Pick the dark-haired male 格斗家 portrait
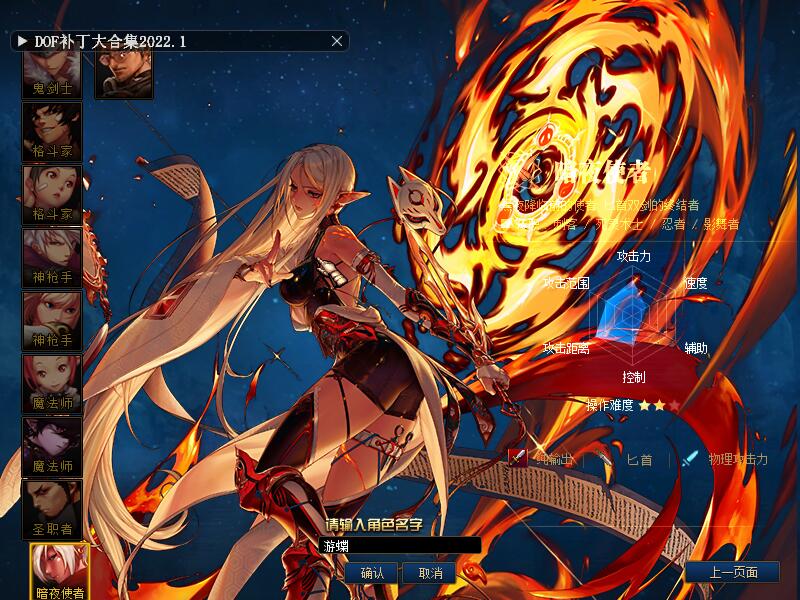The width and height of the screenshot is (800, 600). pyautogui.click(x=52, y=131)
